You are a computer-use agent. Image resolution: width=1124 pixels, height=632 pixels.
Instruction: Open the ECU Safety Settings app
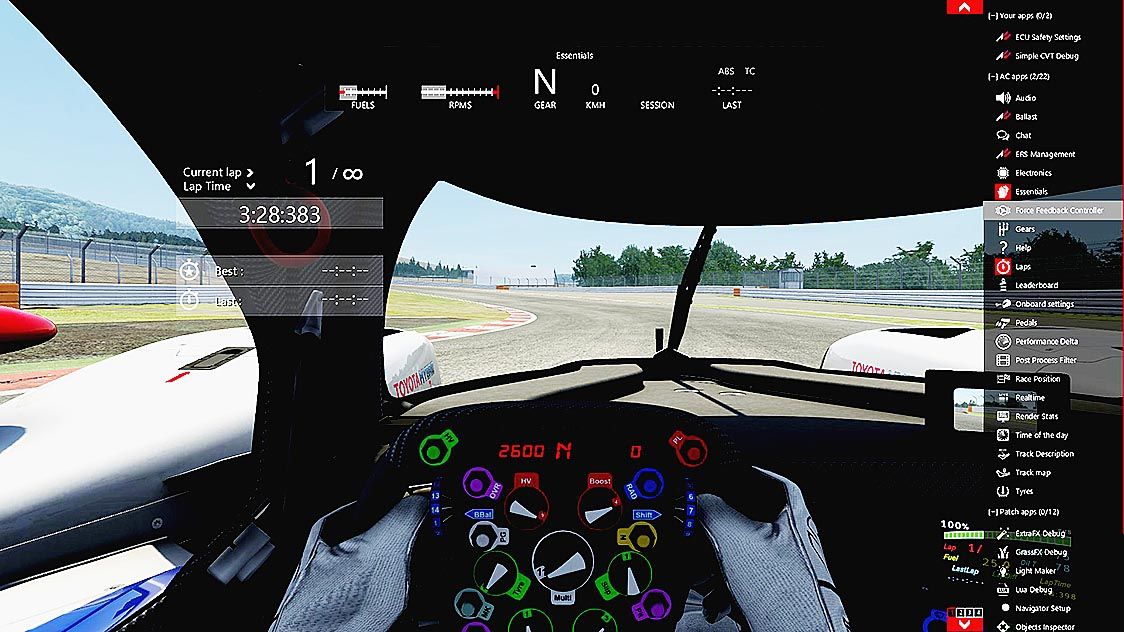pos(1047,37)
